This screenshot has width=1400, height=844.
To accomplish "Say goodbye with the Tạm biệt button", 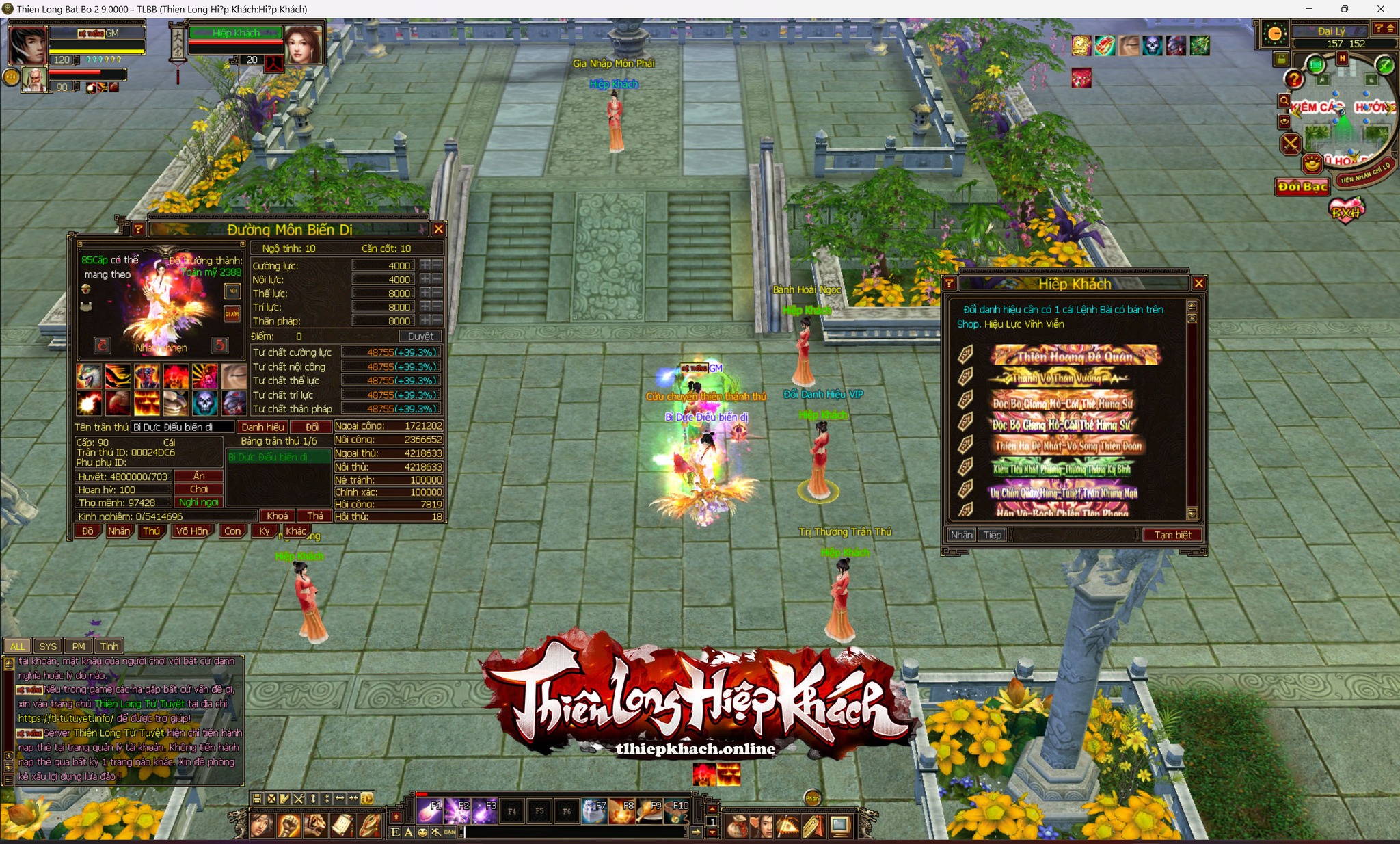I will (x=1172, y=535).
